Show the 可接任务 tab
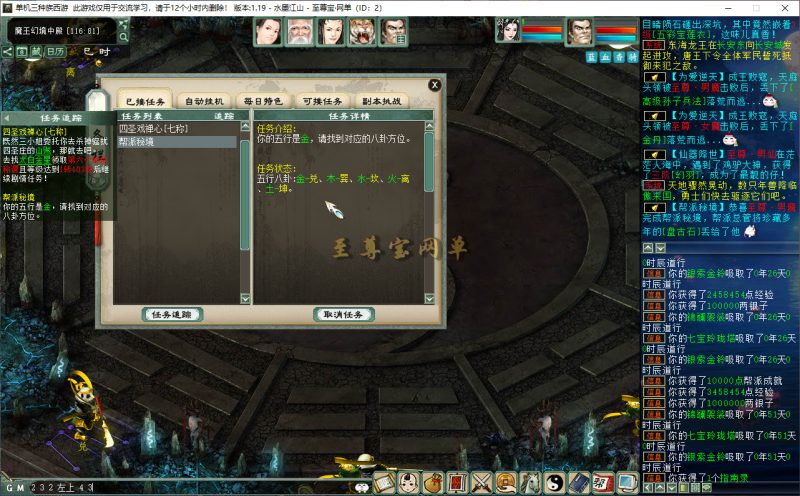 coord(322,101)
